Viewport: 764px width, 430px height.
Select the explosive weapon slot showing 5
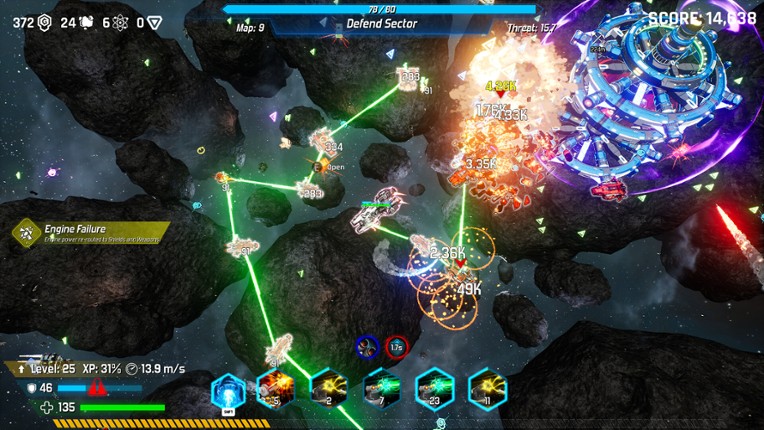click(x=274, y=388)
